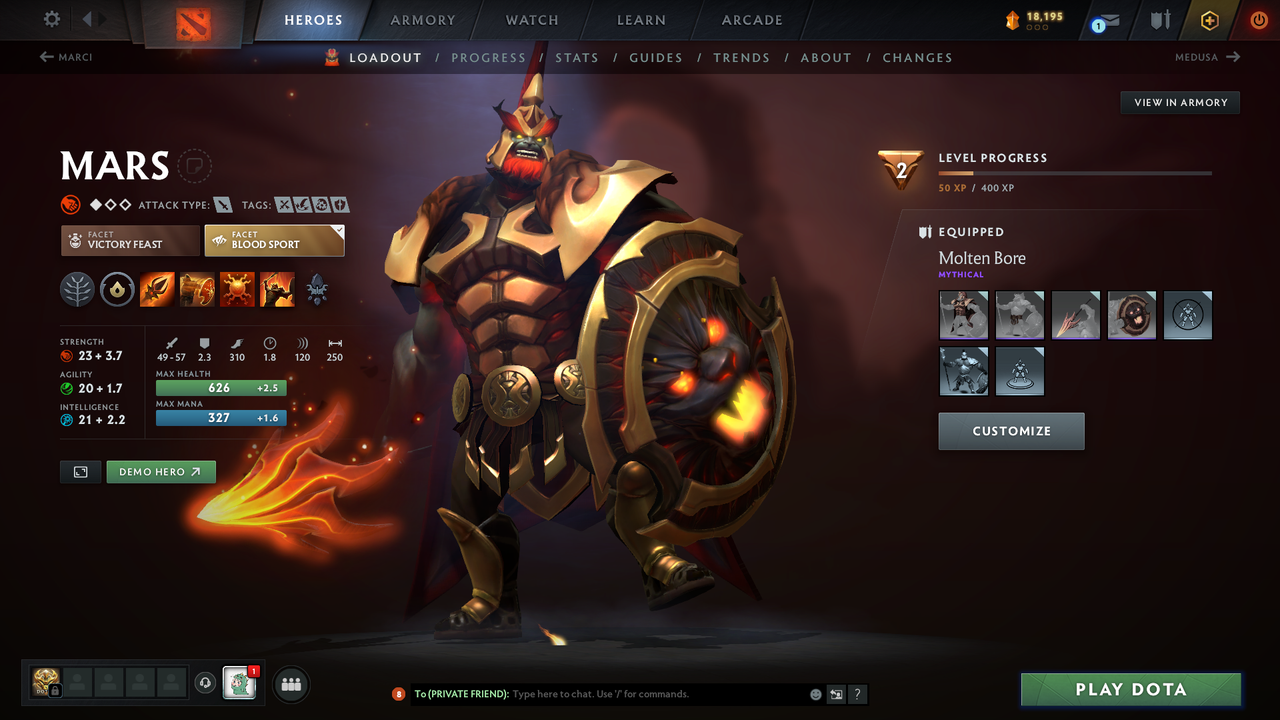
Task: Select the Blood Sport facet
Action: (274, 240)
